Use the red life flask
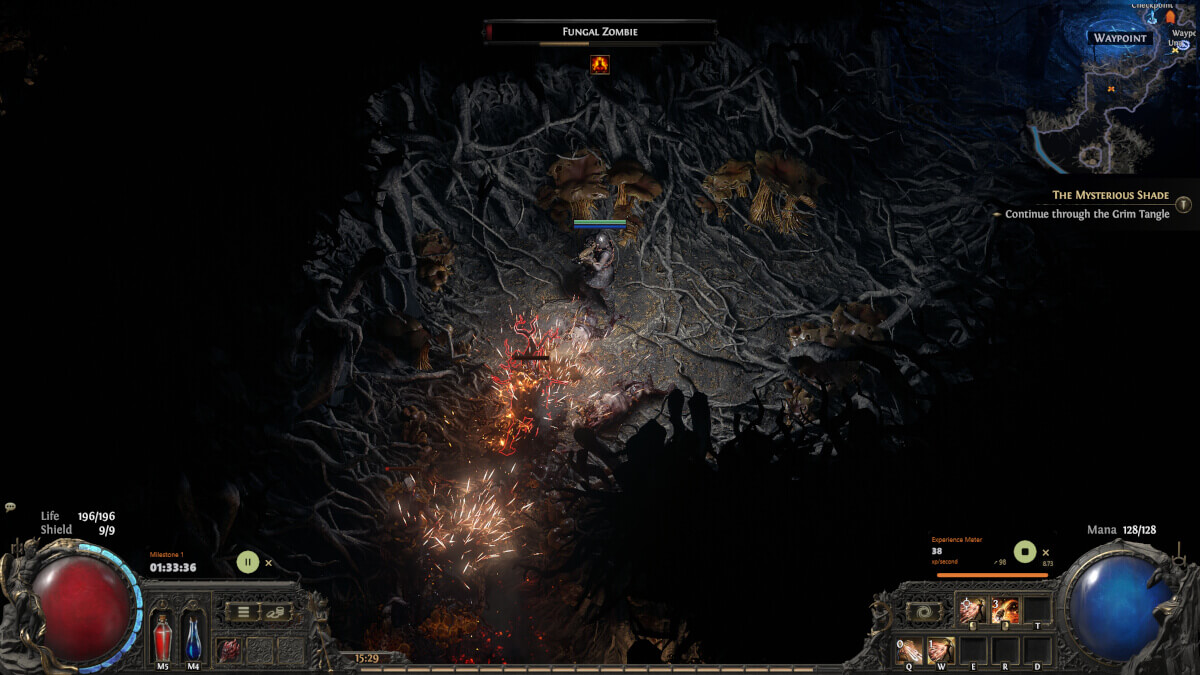This screenshot has width=1200, height=675. [162, 638]
